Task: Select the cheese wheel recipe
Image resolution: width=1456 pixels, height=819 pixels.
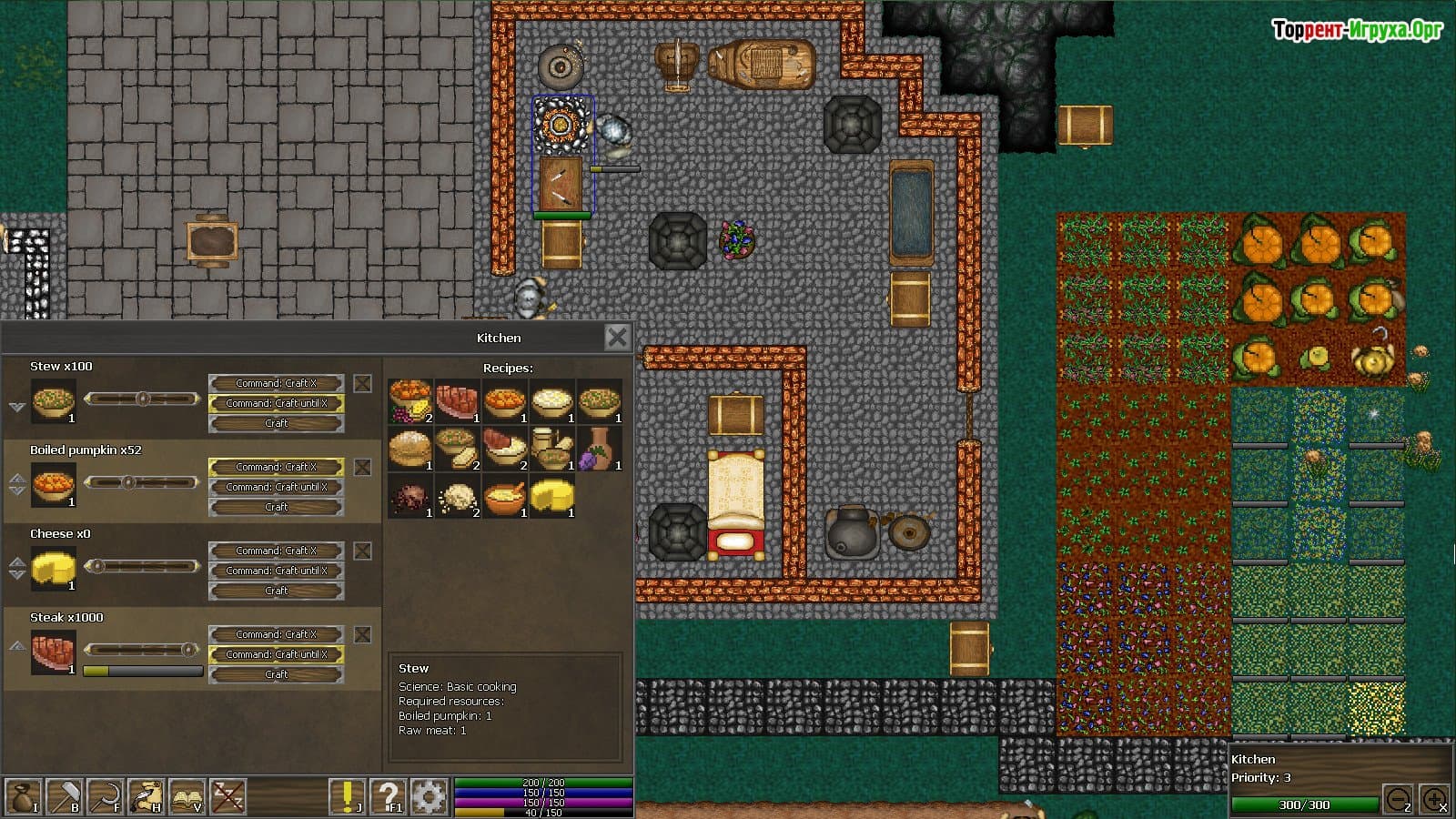Action: pos(551,496)
